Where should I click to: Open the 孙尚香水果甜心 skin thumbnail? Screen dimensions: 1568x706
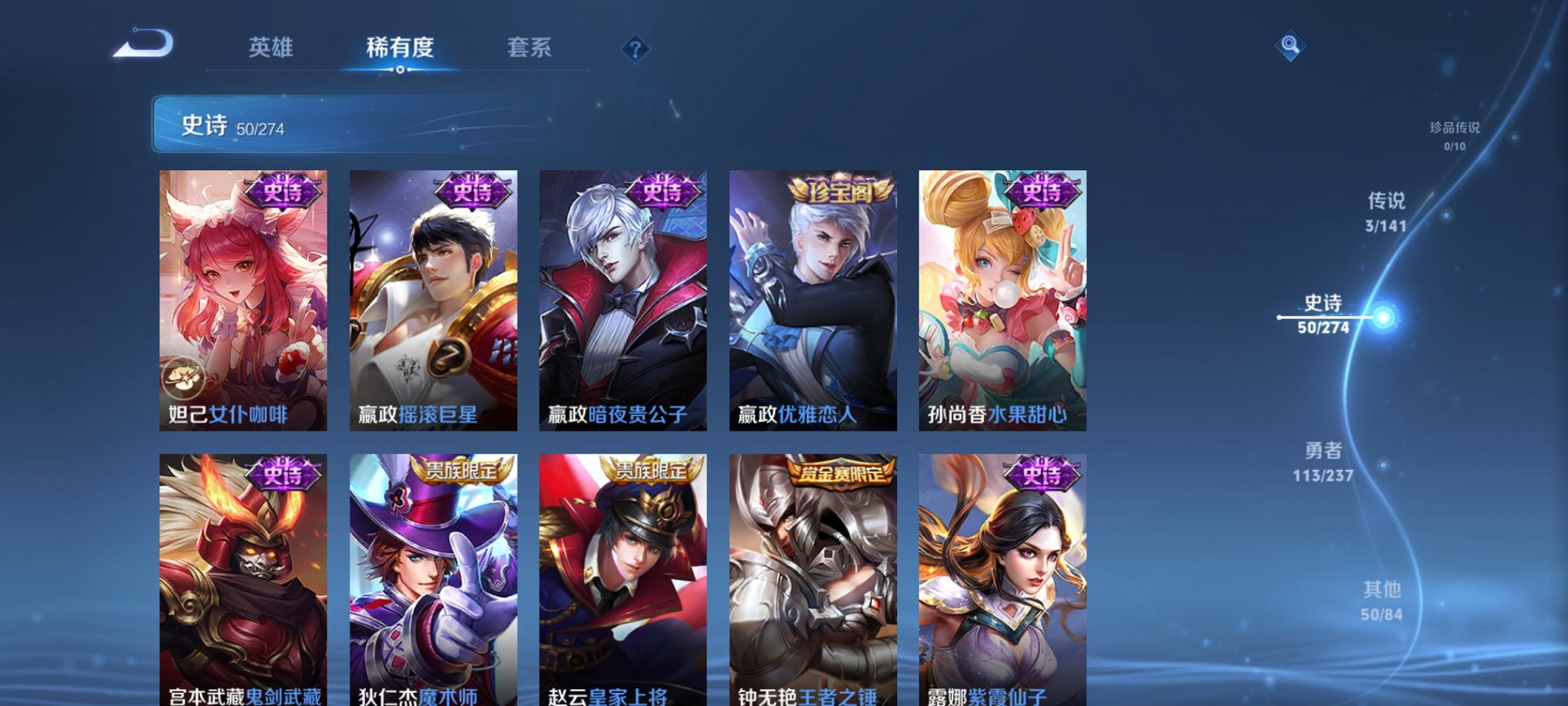(1002, 300)
